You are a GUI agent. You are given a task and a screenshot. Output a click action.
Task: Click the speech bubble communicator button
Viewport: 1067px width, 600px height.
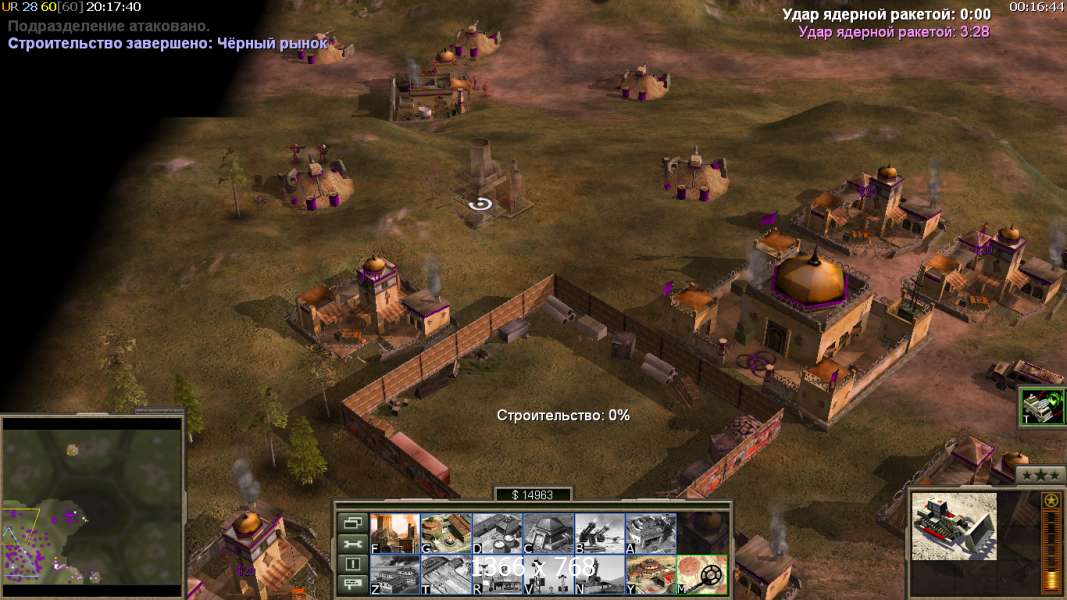353,585
